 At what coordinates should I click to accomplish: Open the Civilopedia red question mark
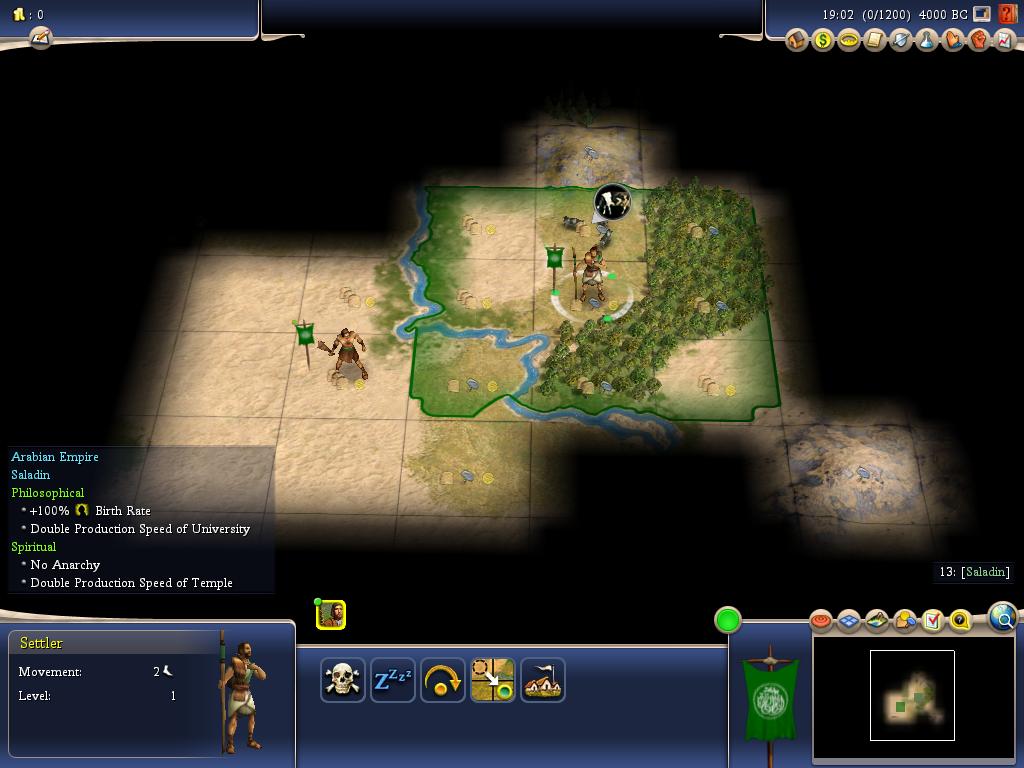(1008, 14)
